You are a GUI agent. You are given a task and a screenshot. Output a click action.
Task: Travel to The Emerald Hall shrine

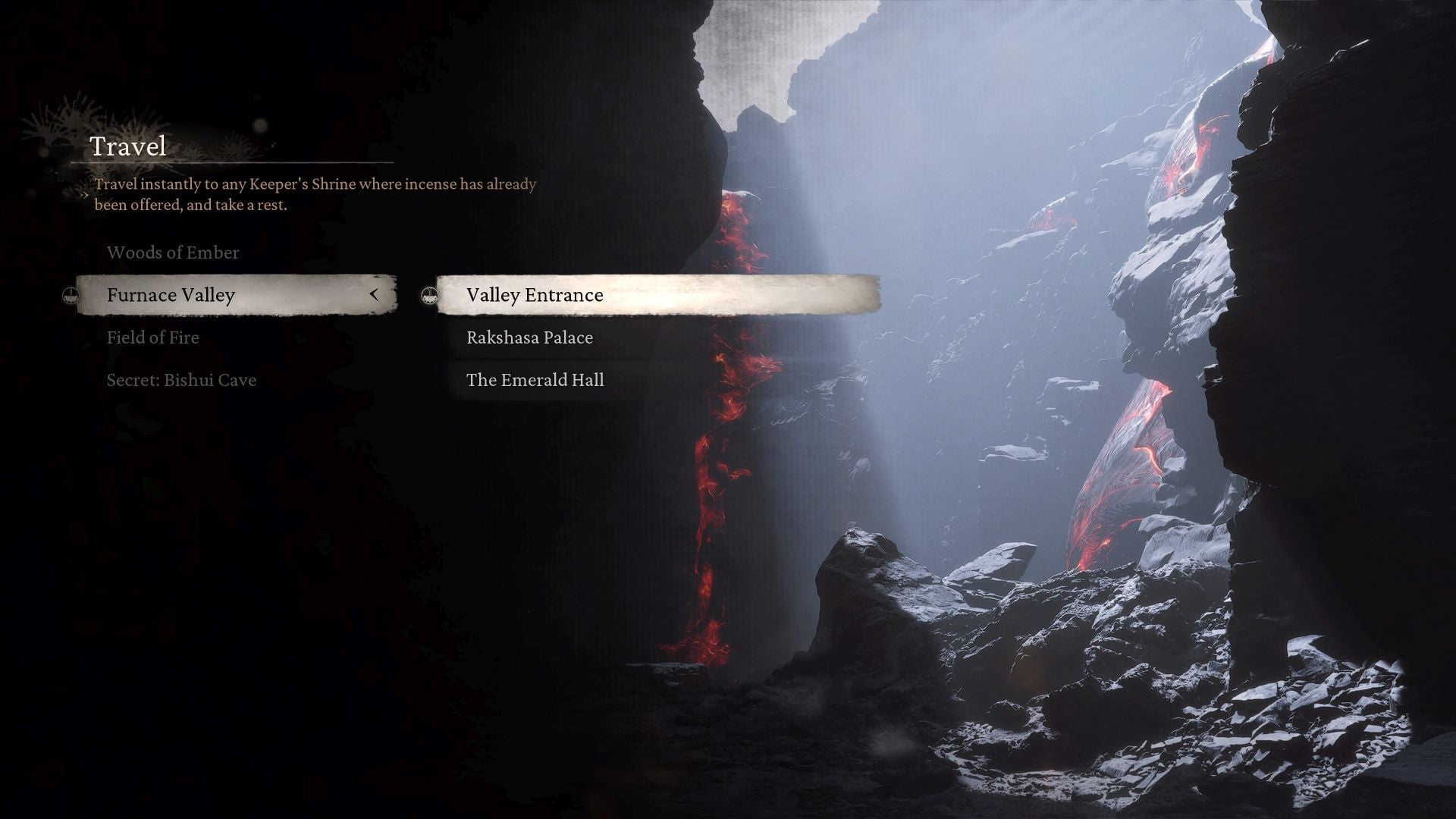(x=535, y=380)
